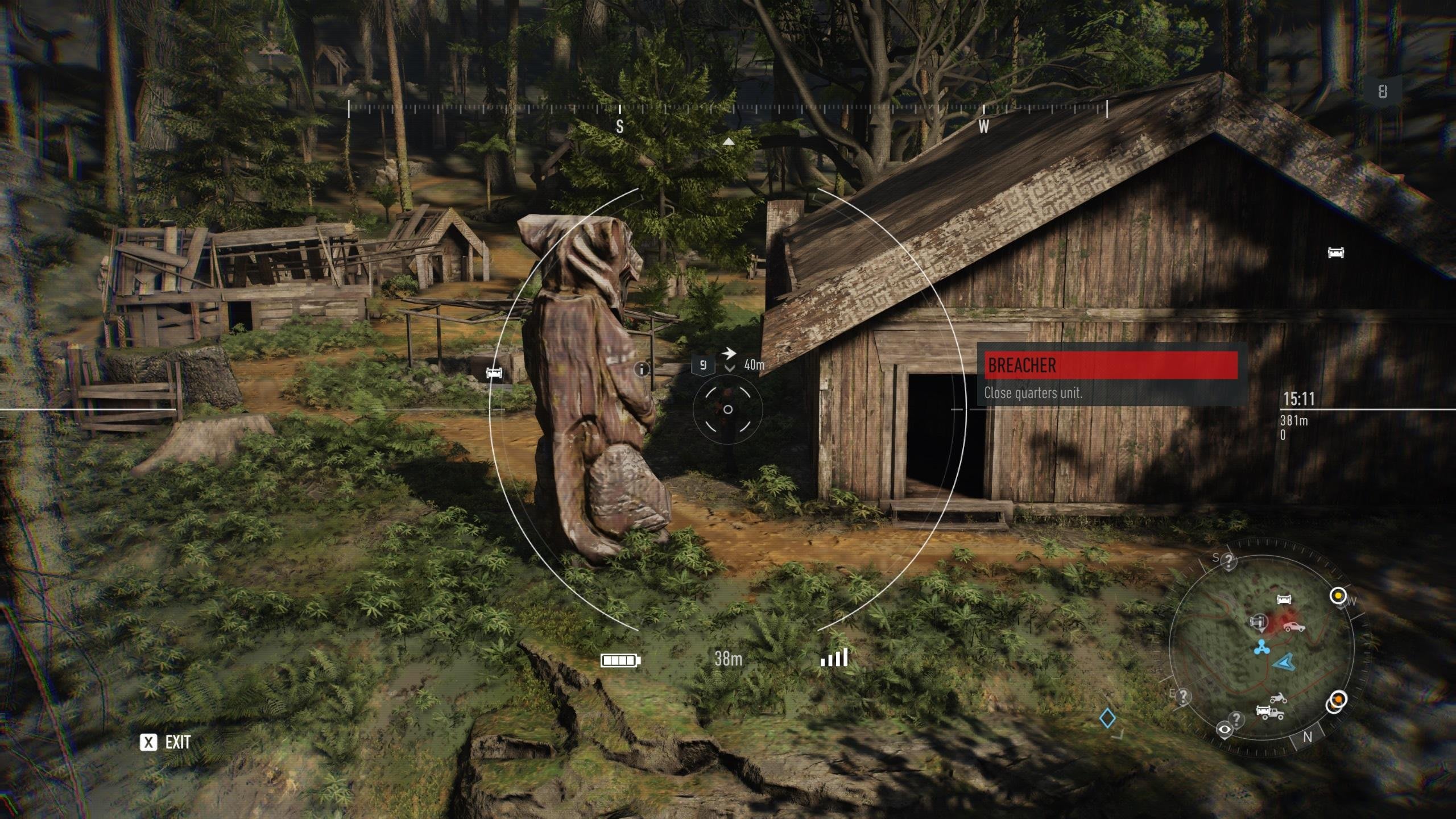Select the eye marker on minimap edge
The width and height of the screenshot is (1456, 819).
tap(1224, 730)
